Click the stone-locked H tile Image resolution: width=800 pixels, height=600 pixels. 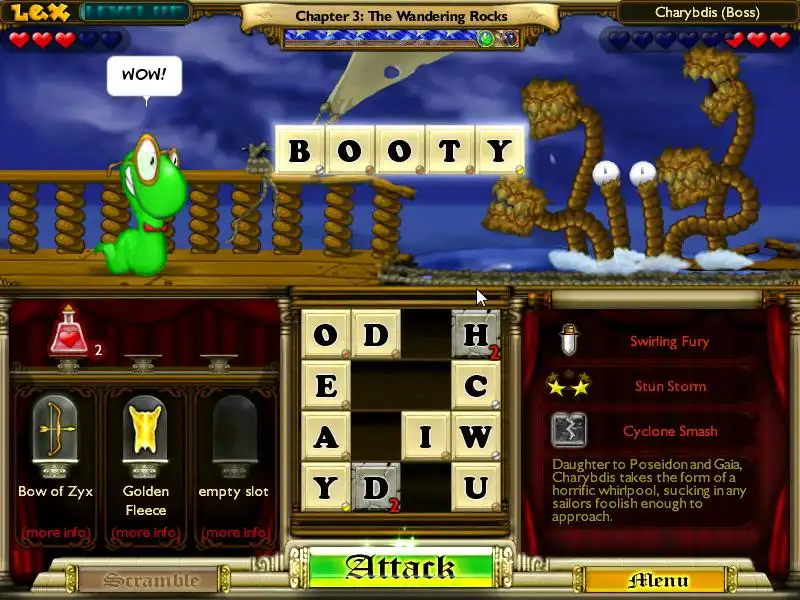click(x=476, y=335)
